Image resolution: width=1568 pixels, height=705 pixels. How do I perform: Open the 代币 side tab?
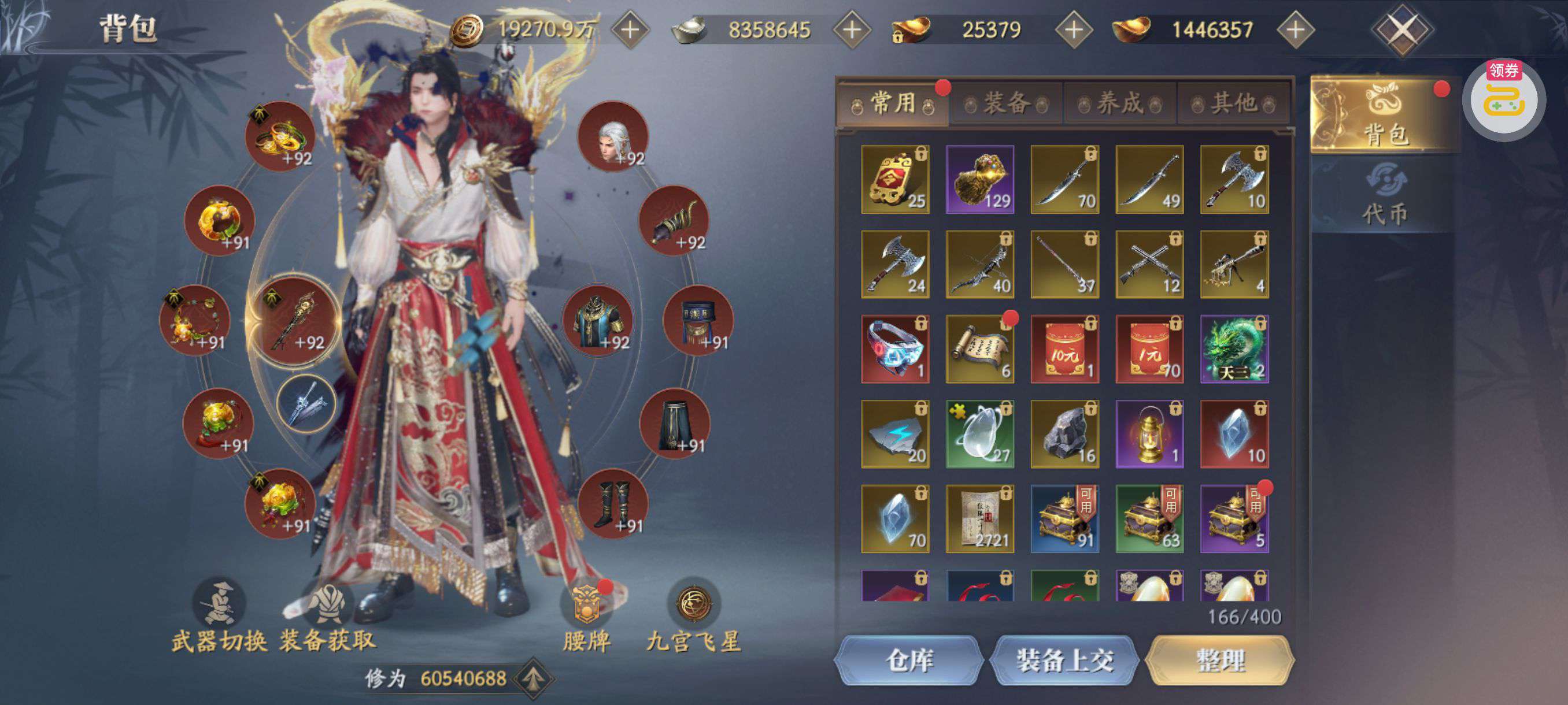point(1384,195)
